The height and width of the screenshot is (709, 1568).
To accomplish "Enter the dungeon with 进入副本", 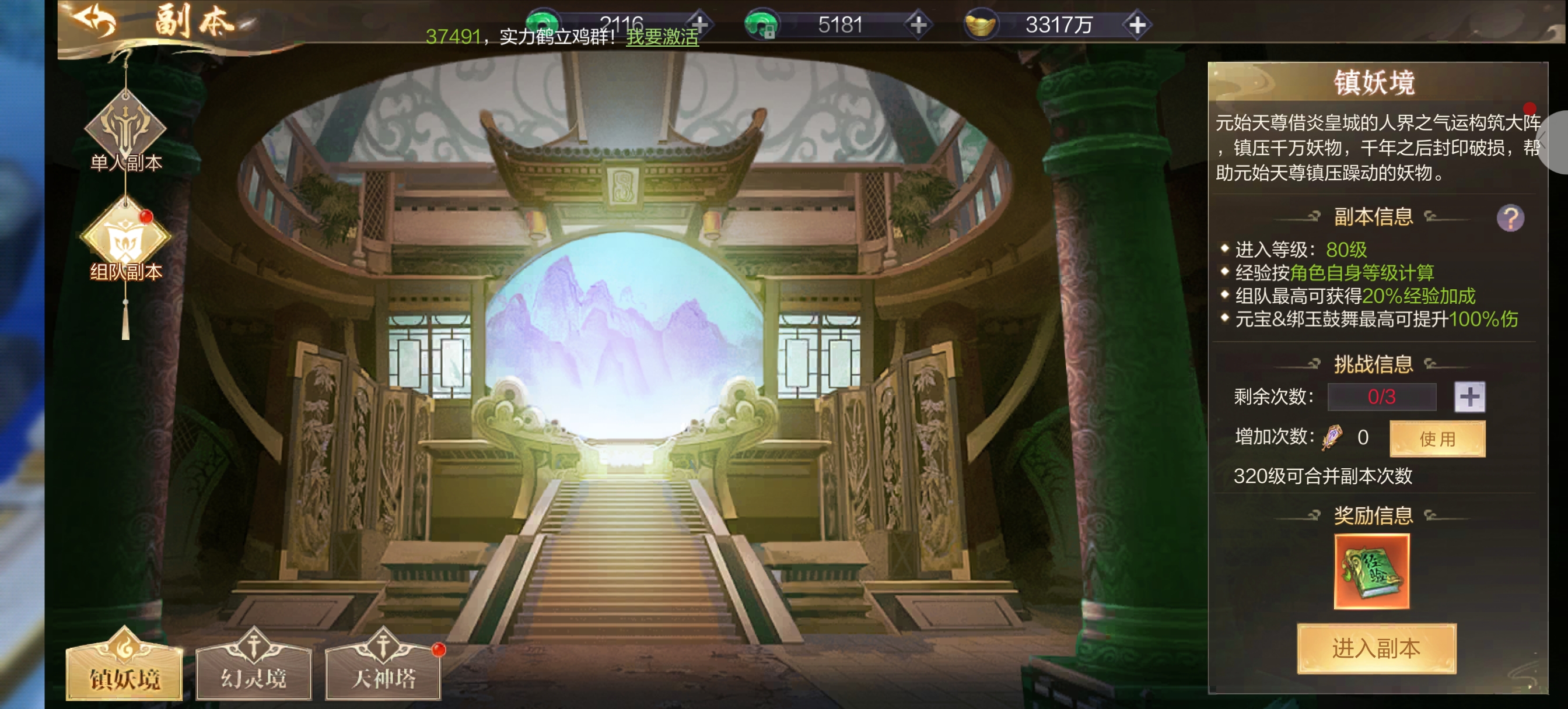I will point(1375,649).
